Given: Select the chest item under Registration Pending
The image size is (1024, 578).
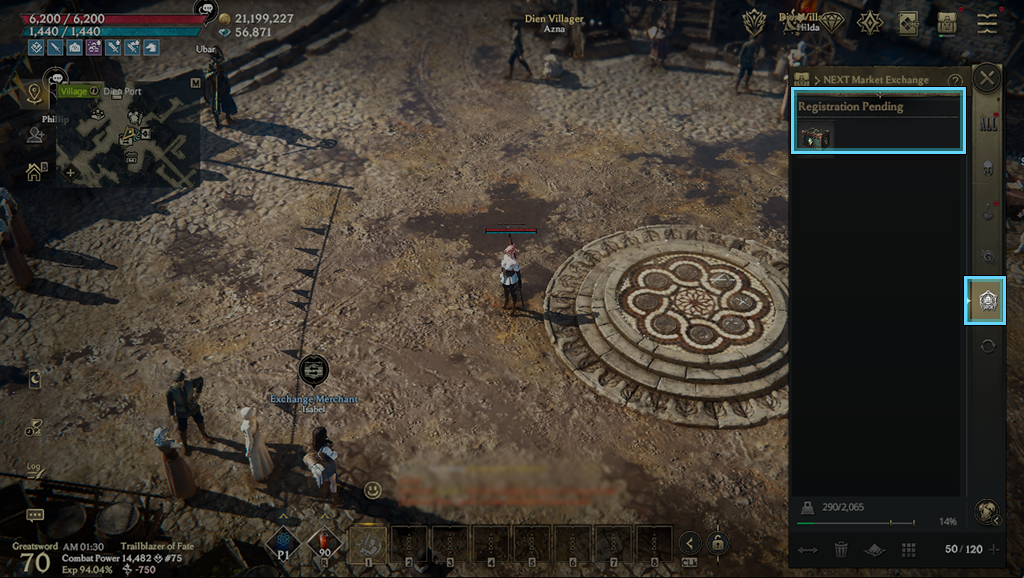Looking at the screenshot, I should coord(815,136).
